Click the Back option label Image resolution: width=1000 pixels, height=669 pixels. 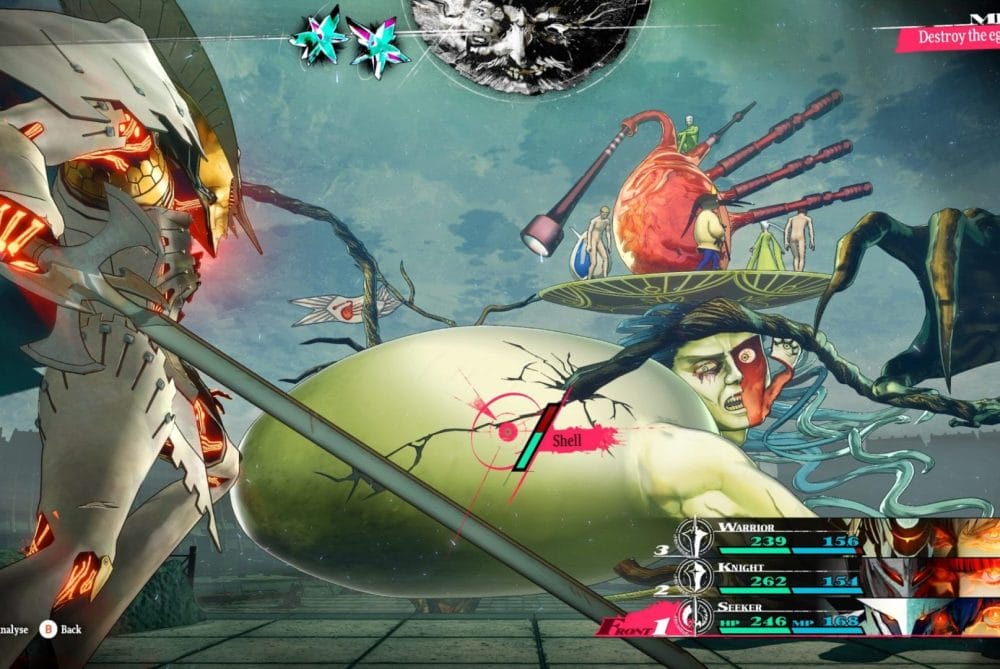70,631
